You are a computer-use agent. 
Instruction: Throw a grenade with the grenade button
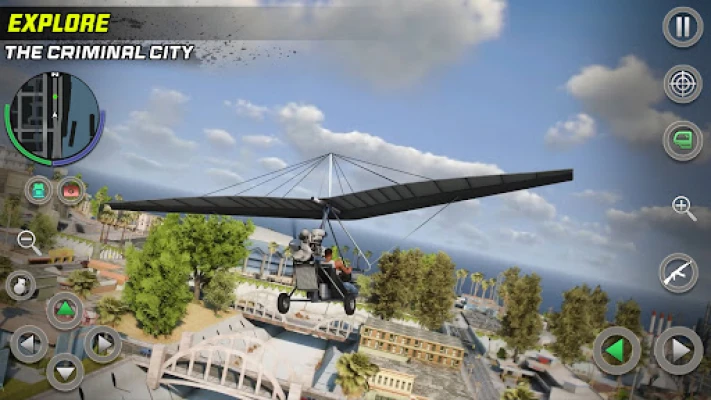20,285
